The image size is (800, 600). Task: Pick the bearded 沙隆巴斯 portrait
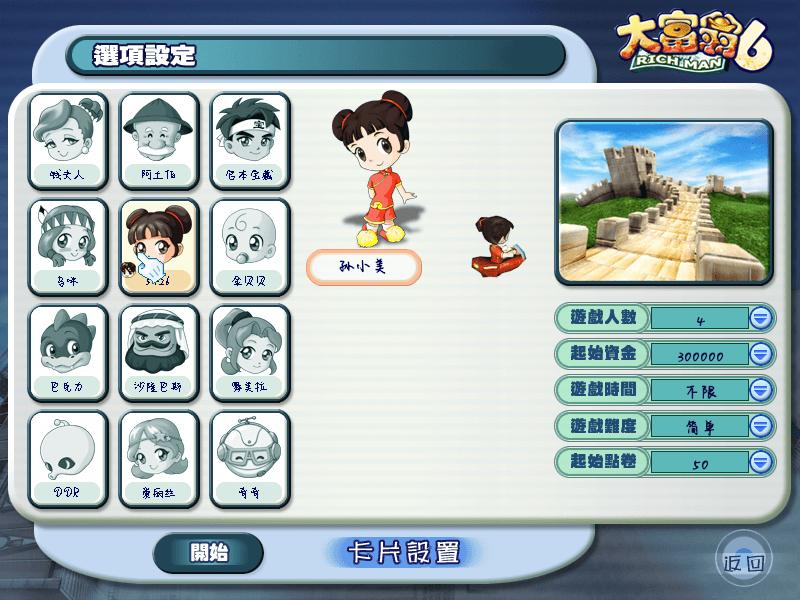[159, 352]
